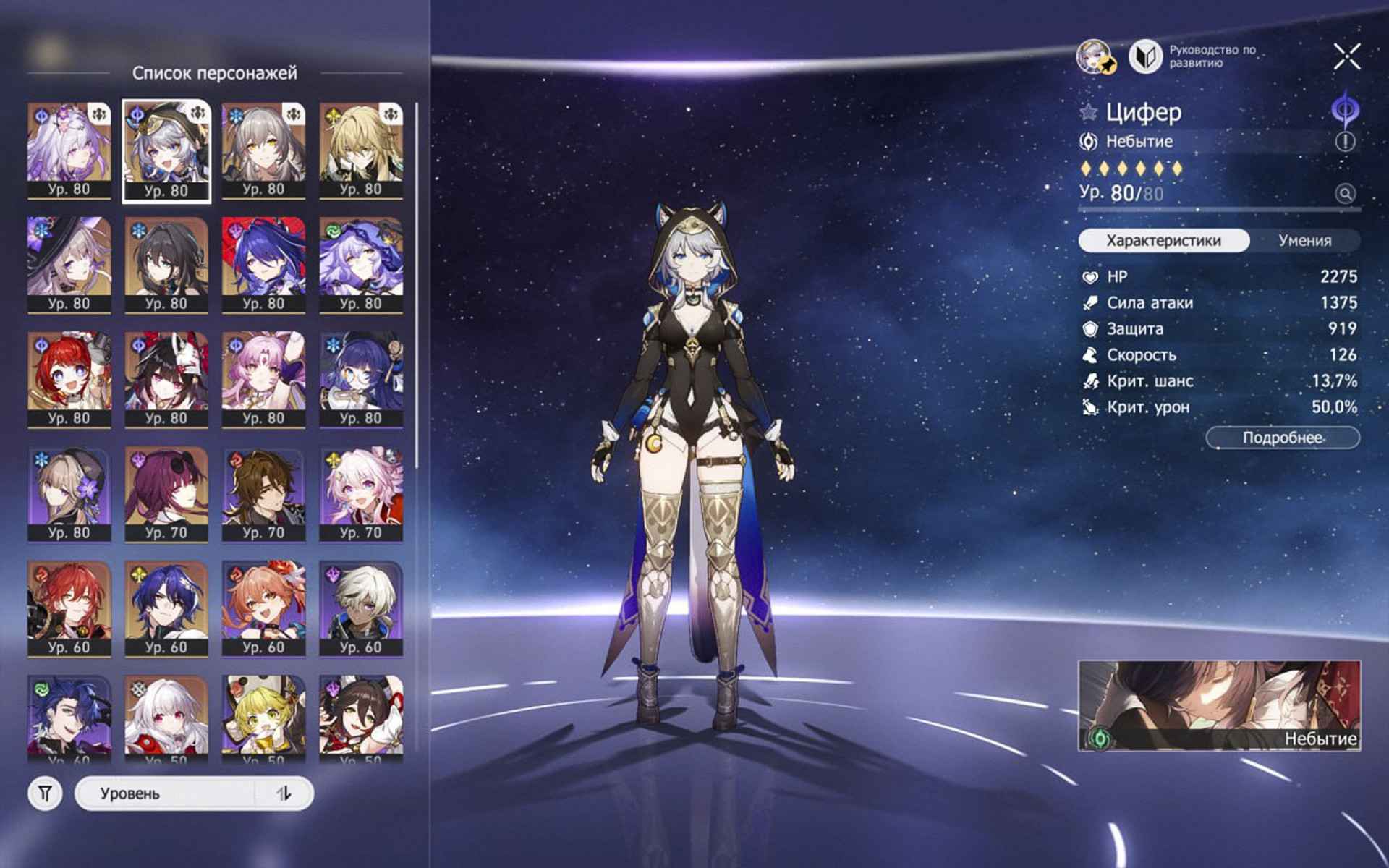Select the Характеристики tab

(1163, 241)
